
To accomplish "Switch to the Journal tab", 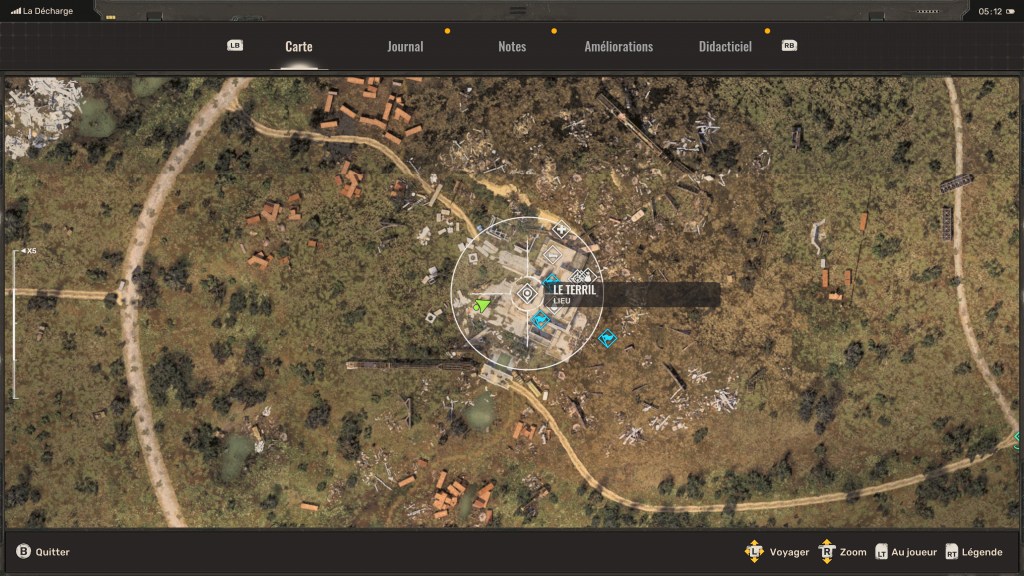I will pyautogui.click(x=405, y=47).
